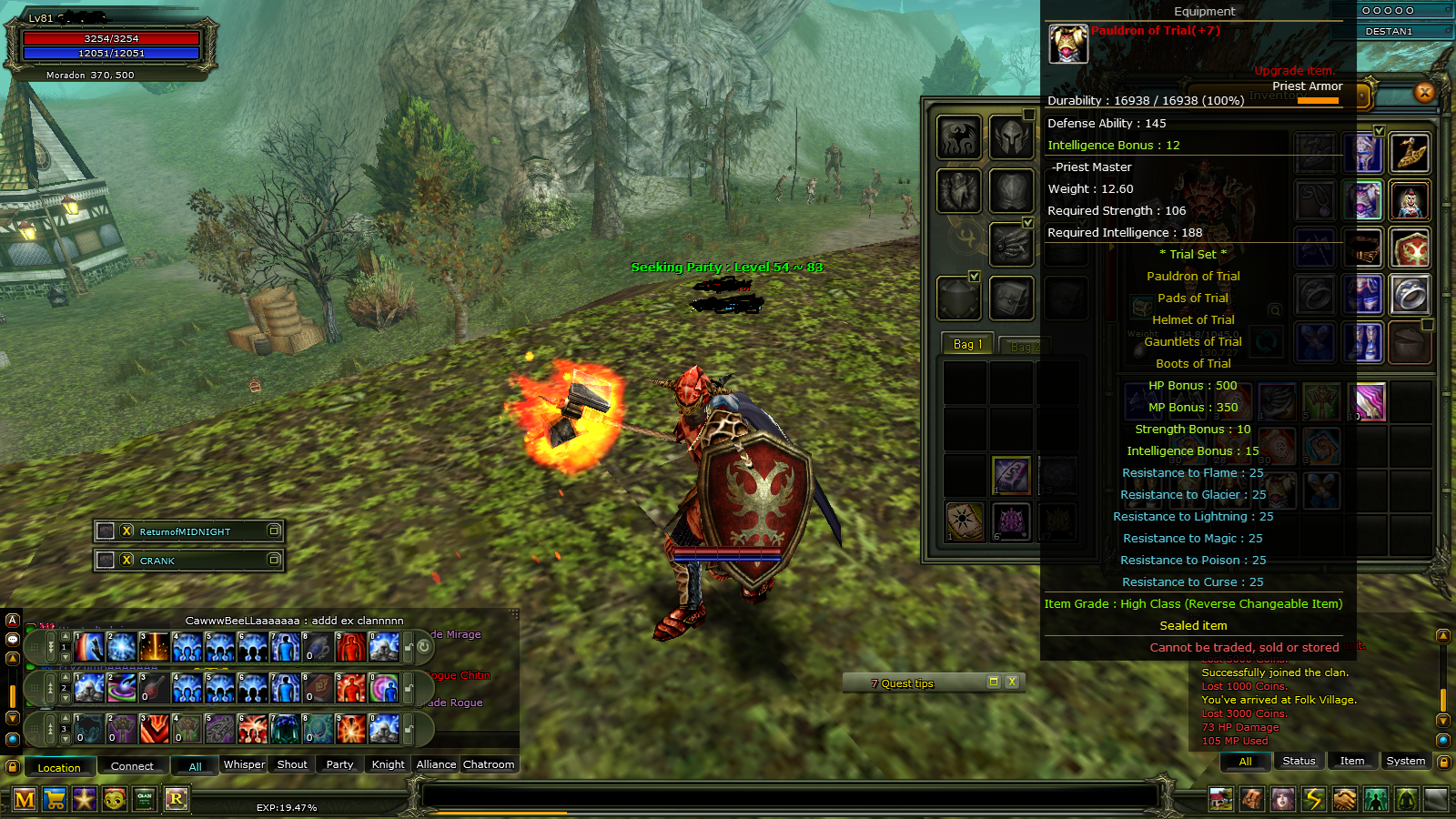Click the star icon beside the cart
This screenshot has width=1456, height=819.
coord(83,800)
